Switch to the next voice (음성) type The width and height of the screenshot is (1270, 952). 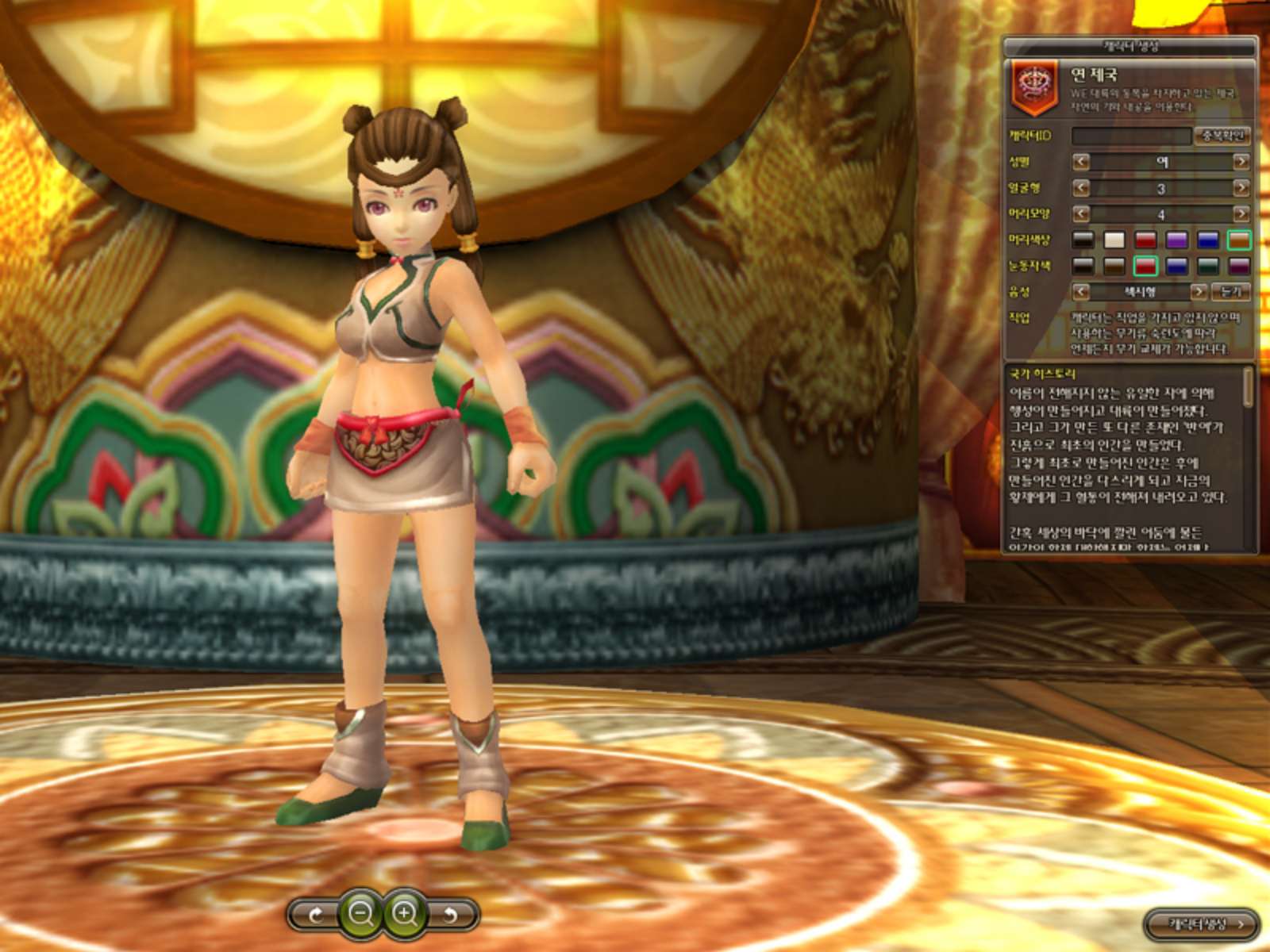[x=1198, y=292]
